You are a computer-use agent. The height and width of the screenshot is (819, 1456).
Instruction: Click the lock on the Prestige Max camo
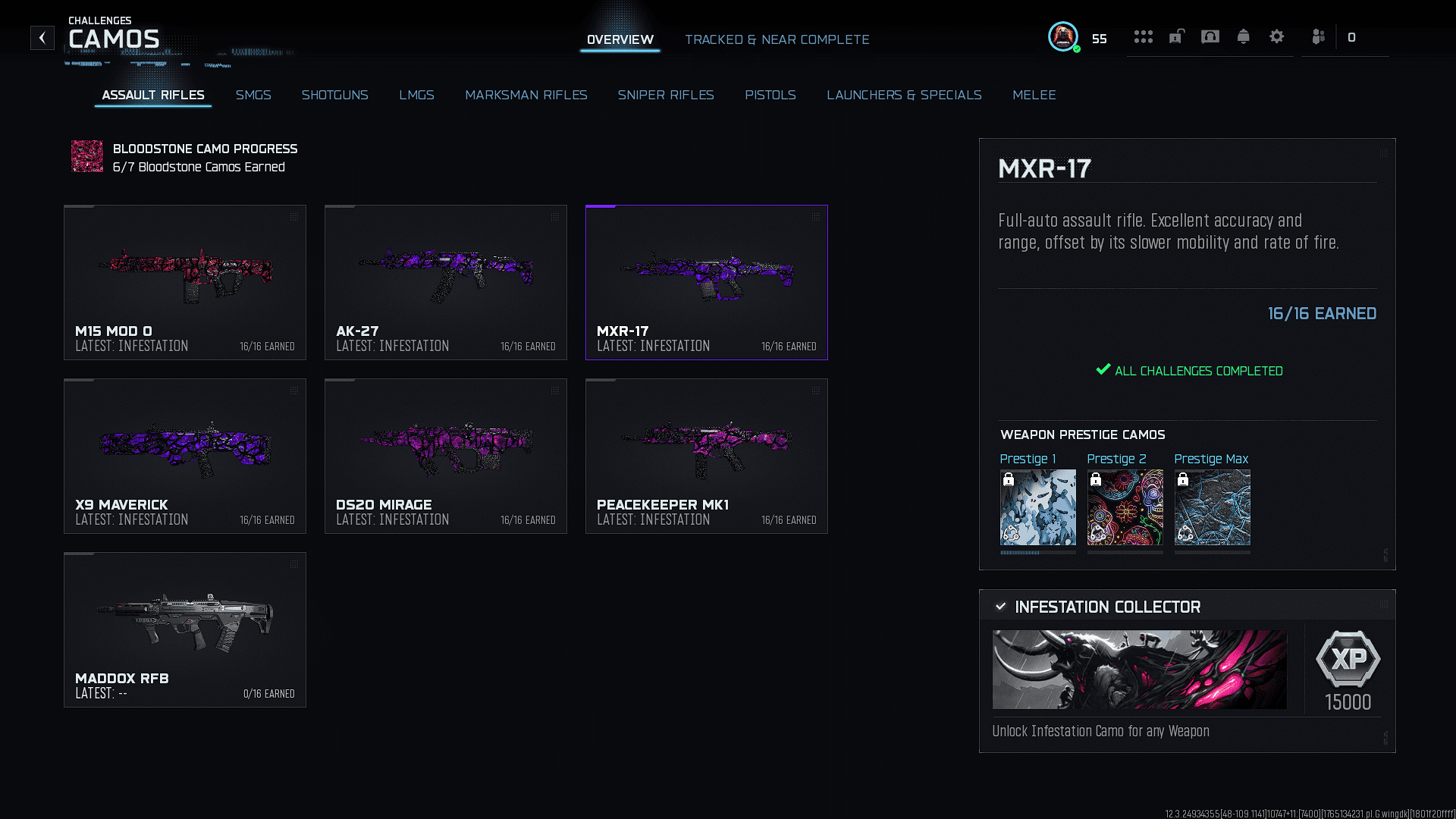coord(1185,479)
